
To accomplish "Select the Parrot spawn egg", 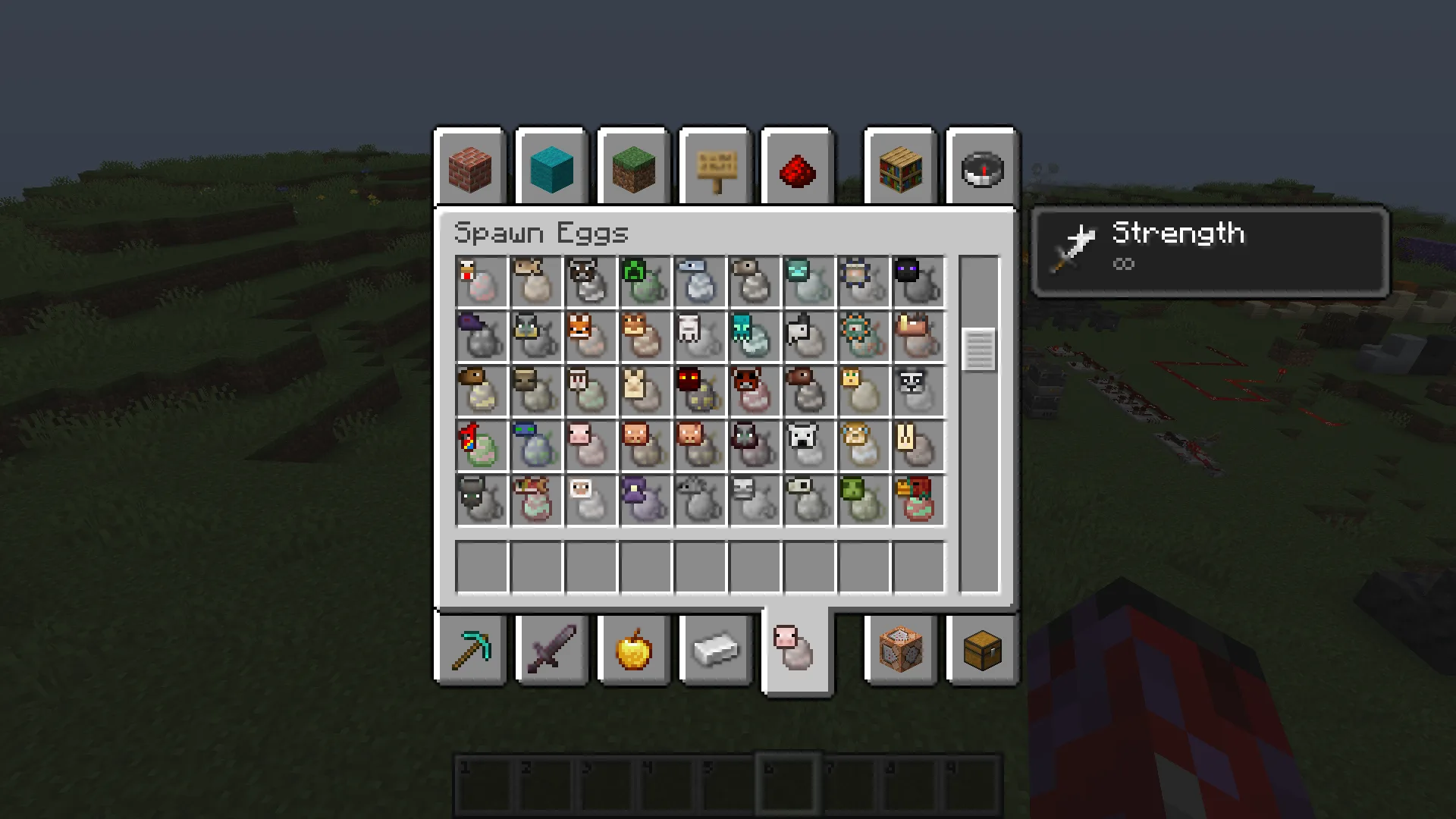I will pos(481,445).
